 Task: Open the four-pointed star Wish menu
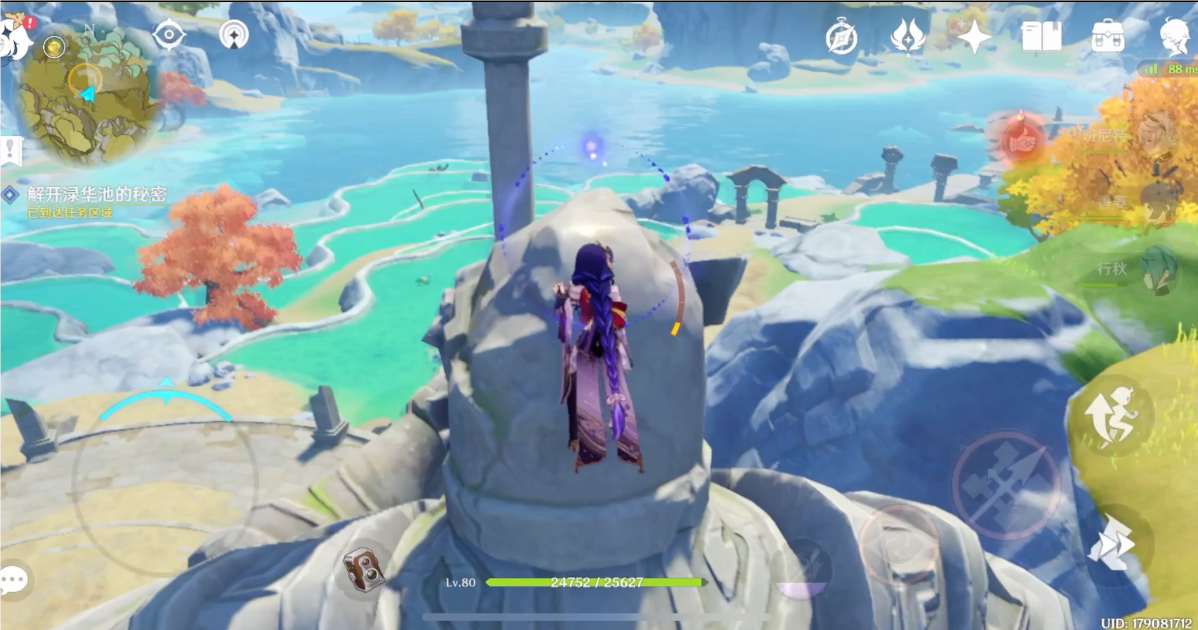[973, 37]
